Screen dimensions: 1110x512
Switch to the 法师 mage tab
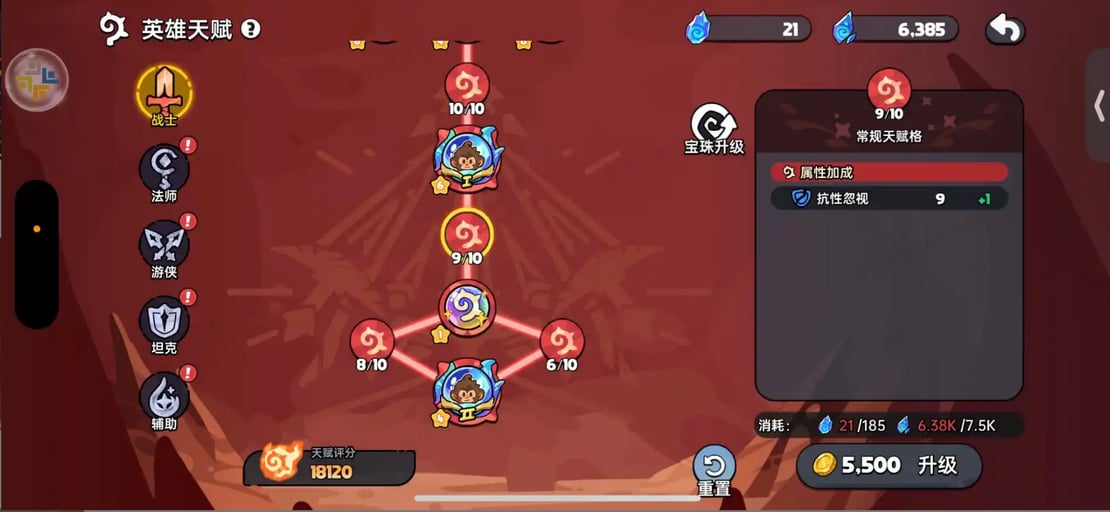(x=164, y=170)
